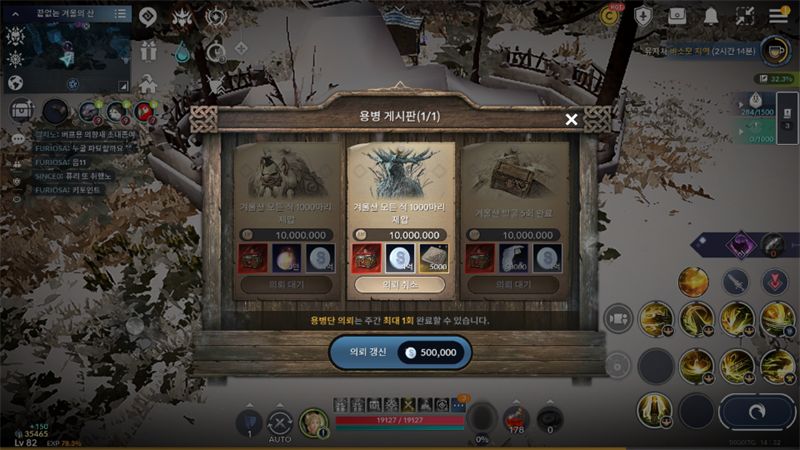Open the main hamburger menu
Viewport: 800px width, 450px height.
click(x=779, y=16)
